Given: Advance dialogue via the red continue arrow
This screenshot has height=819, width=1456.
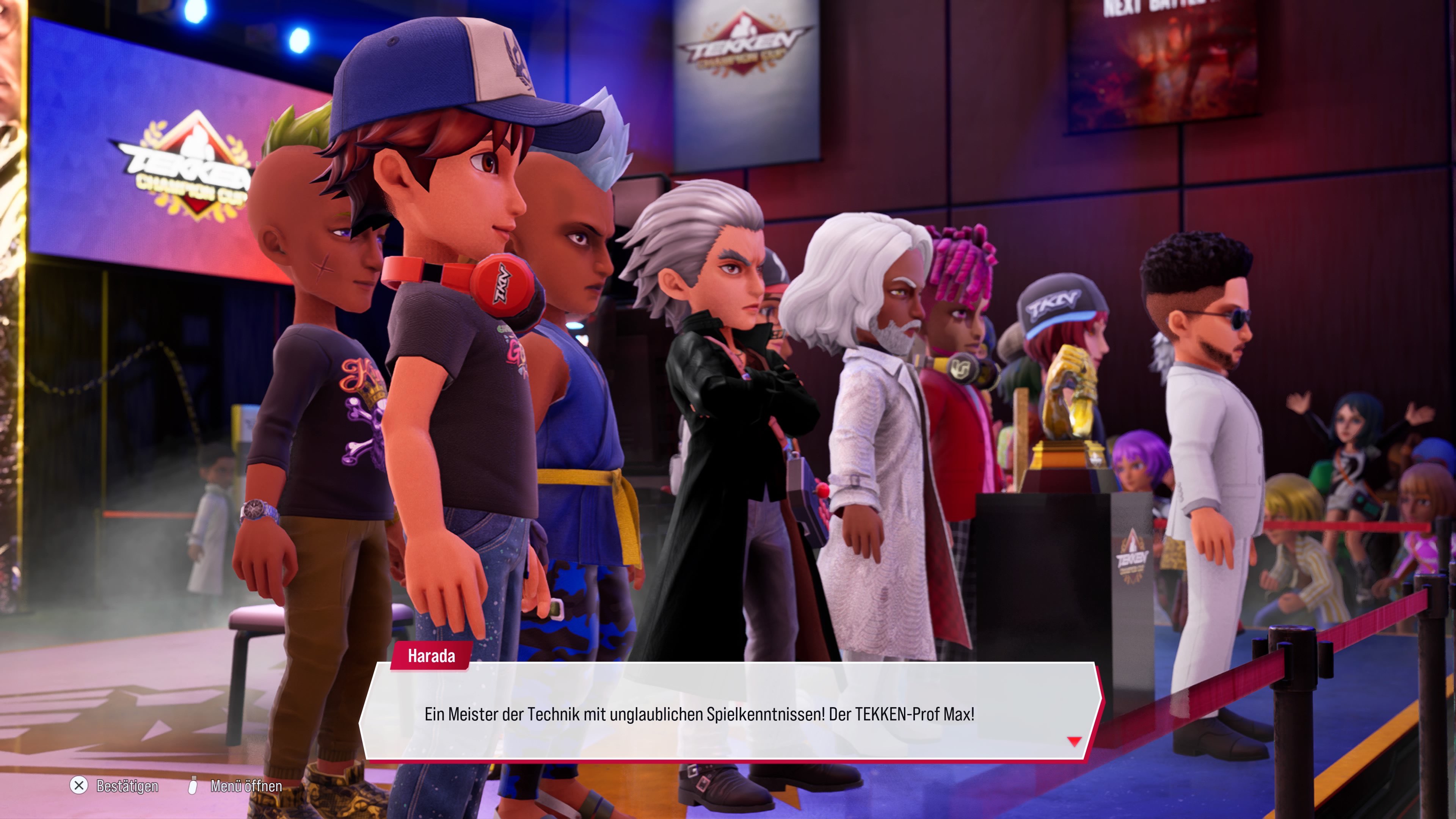Looking at the screenshot, I should pos(1074,742).
